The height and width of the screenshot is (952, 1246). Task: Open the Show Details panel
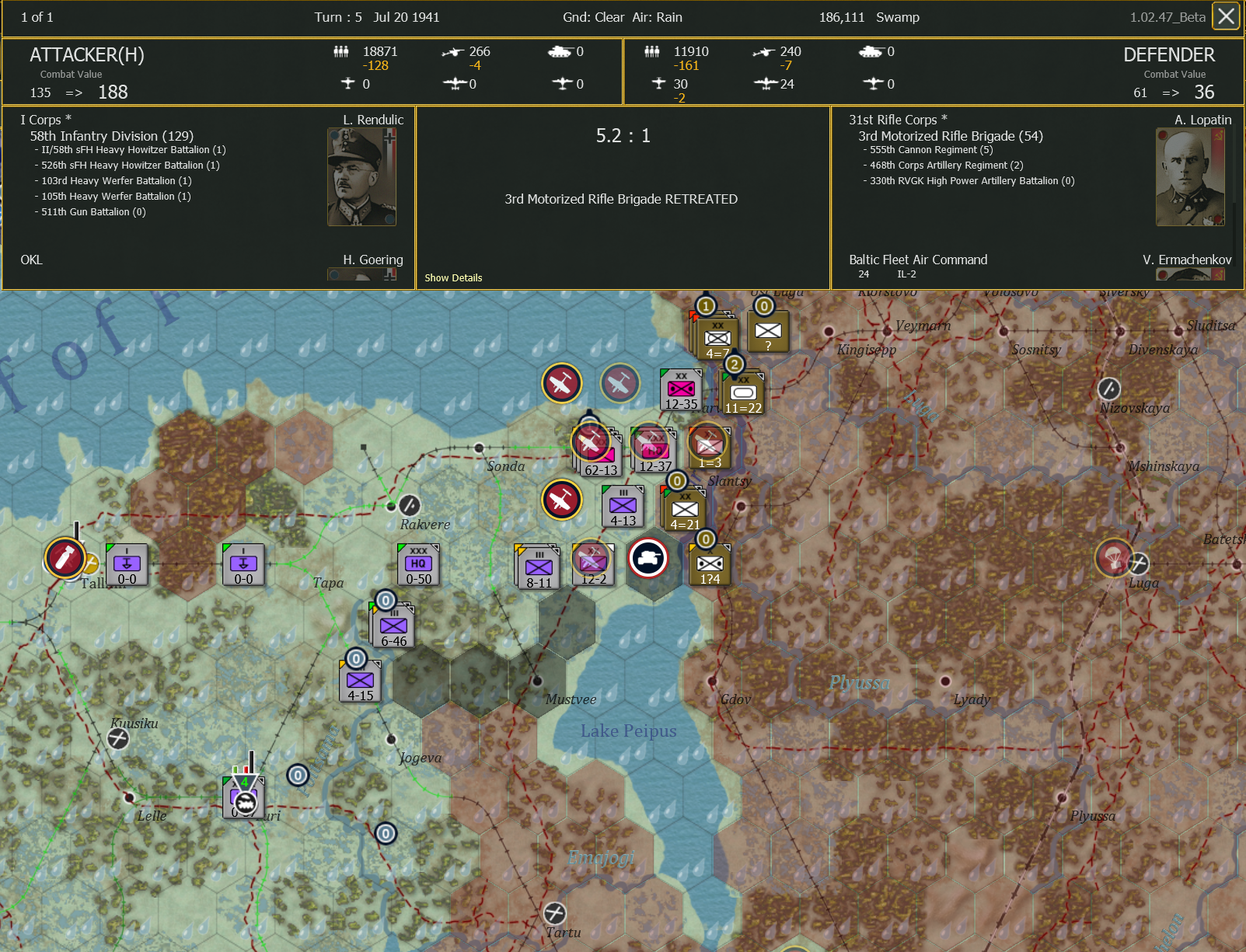453,277
